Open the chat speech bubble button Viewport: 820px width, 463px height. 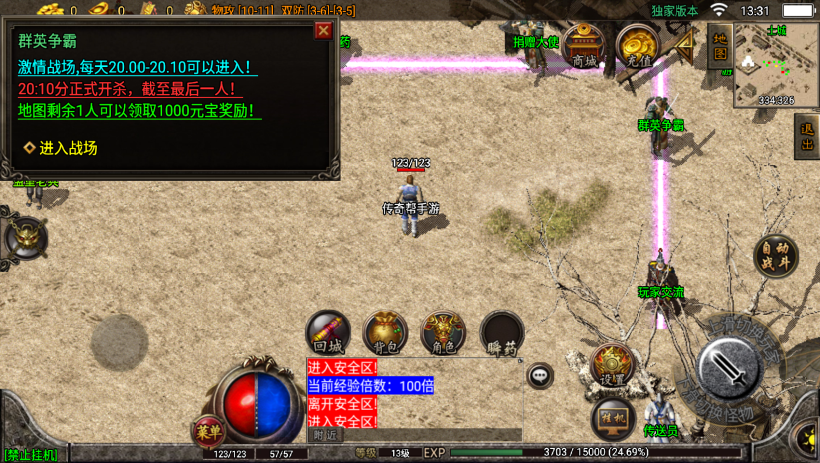[541, 376]
